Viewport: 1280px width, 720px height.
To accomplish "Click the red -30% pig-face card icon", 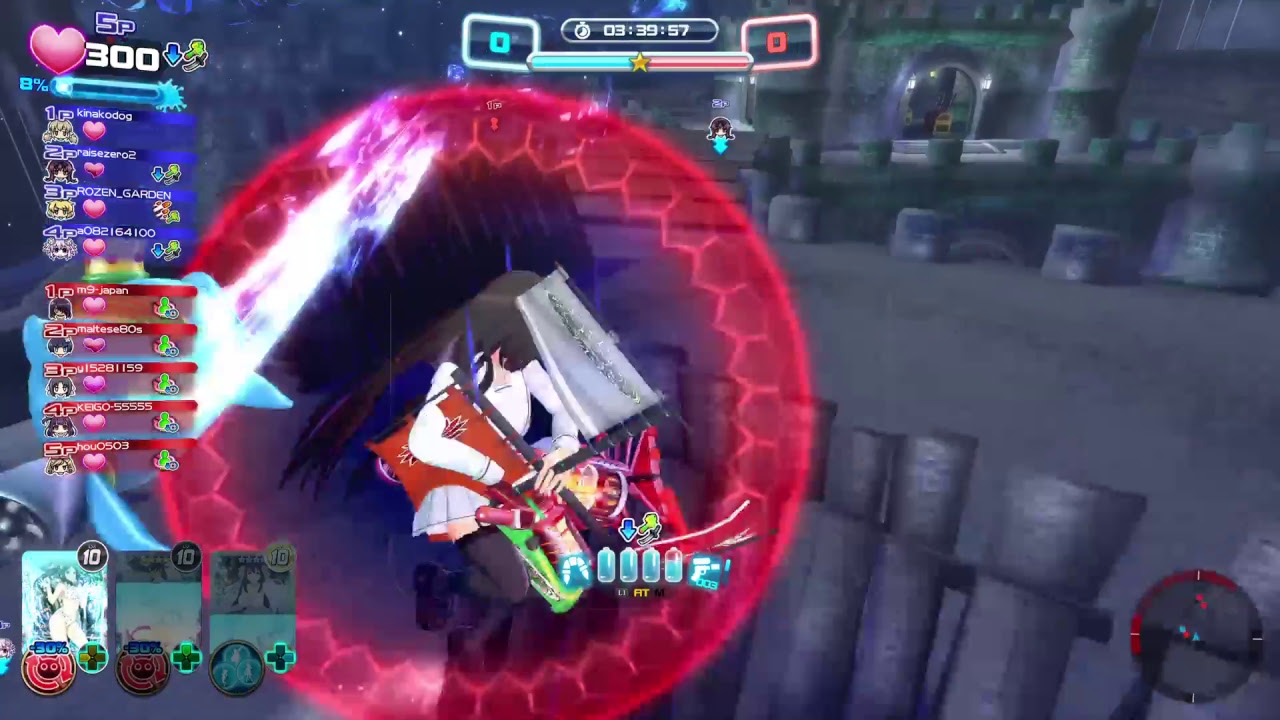I will point(48,668).
